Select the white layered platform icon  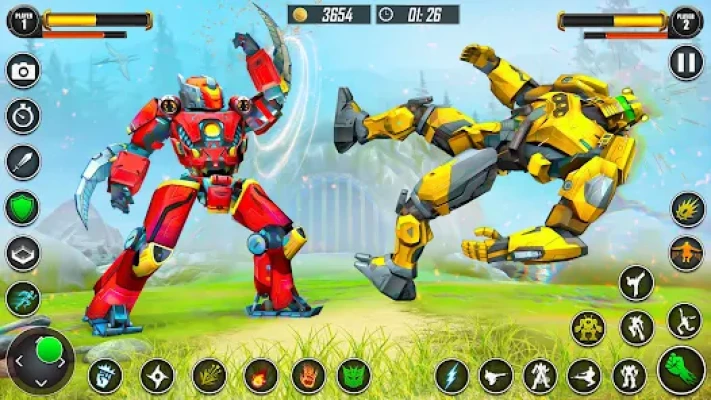click(22, 253)
